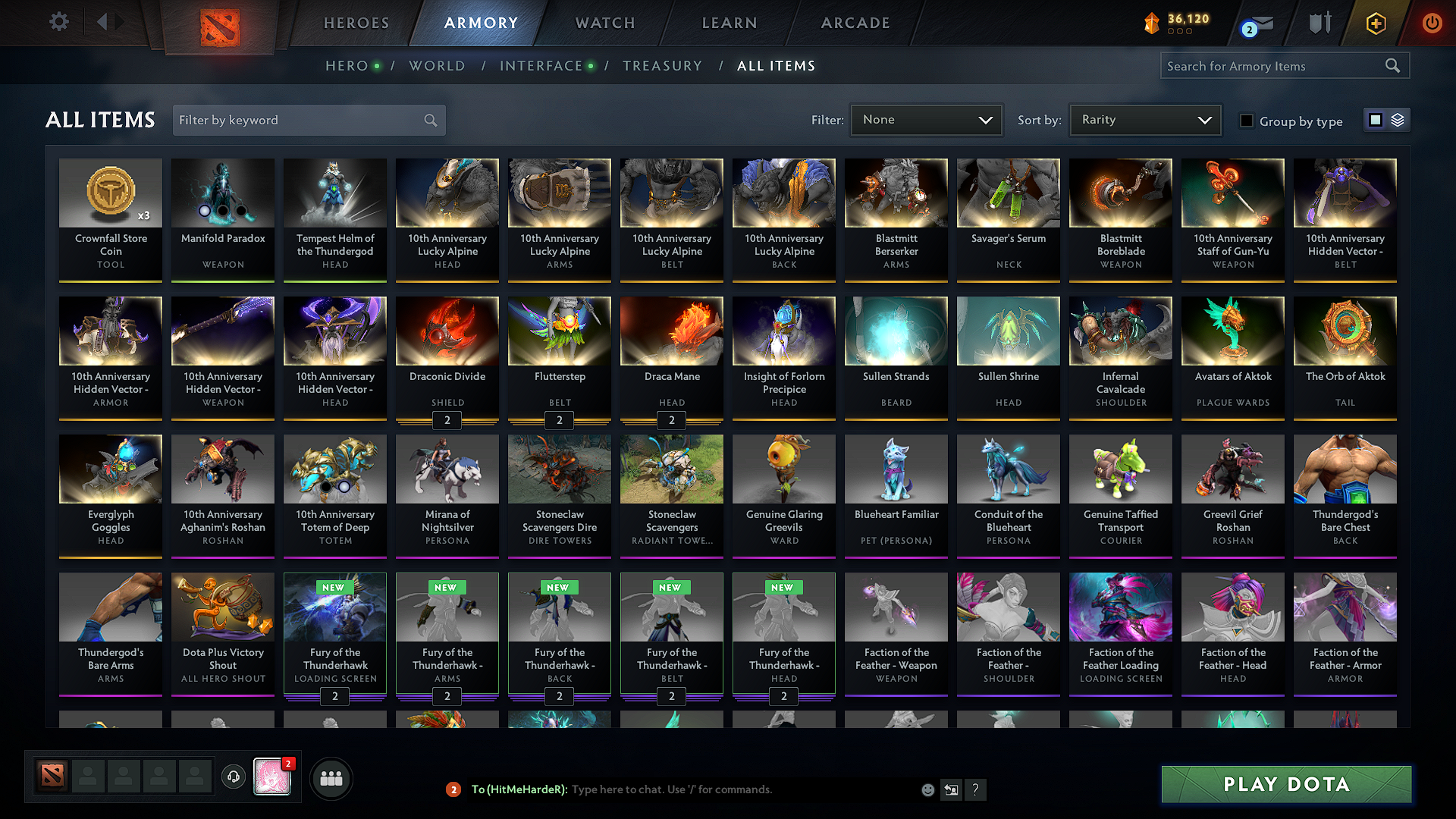Open voice chat headset icon
The height and width of the screenshot is (819, 1456).
coord(234,777)
